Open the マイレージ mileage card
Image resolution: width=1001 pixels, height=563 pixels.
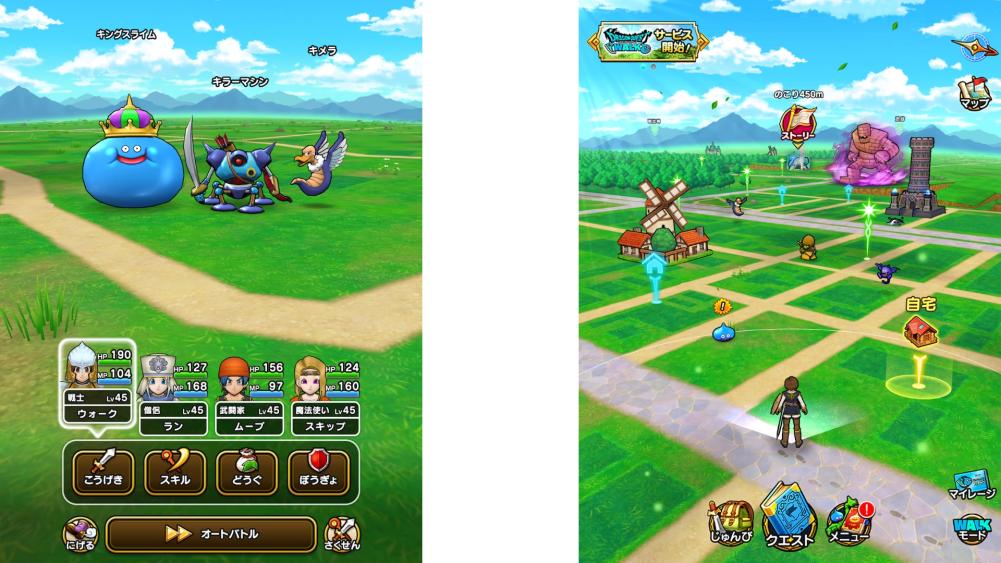pyautogui.click(x=972, y=483)
